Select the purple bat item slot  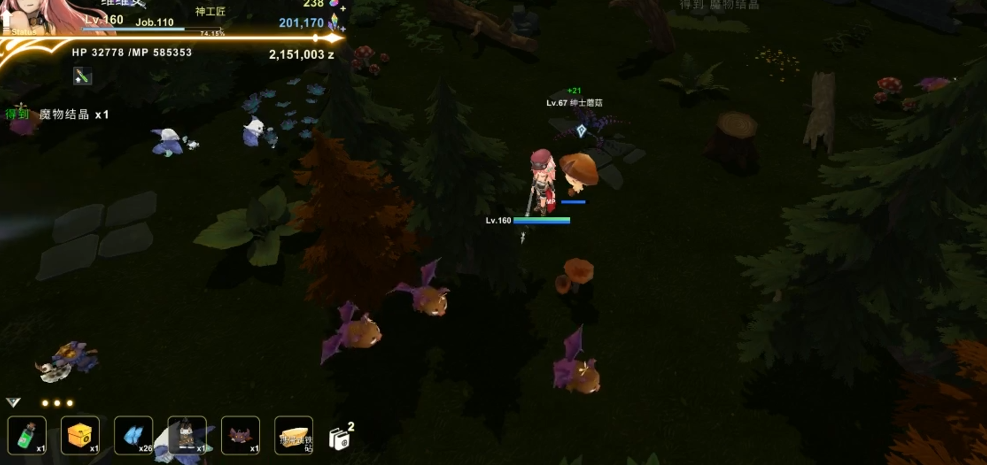240,435
